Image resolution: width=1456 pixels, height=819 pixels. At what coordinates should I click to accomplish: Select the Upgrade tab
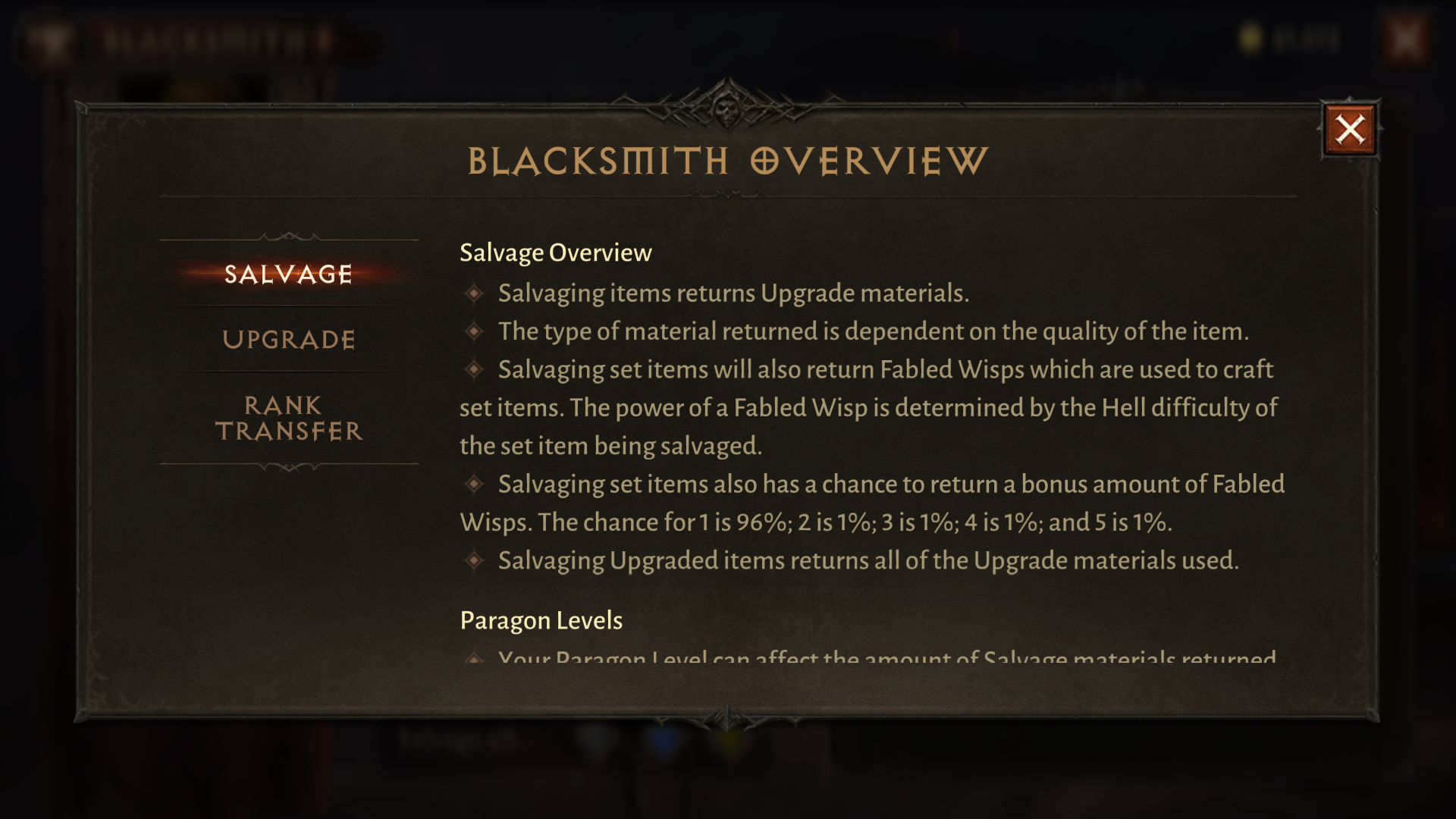click(x=289, y=340)
